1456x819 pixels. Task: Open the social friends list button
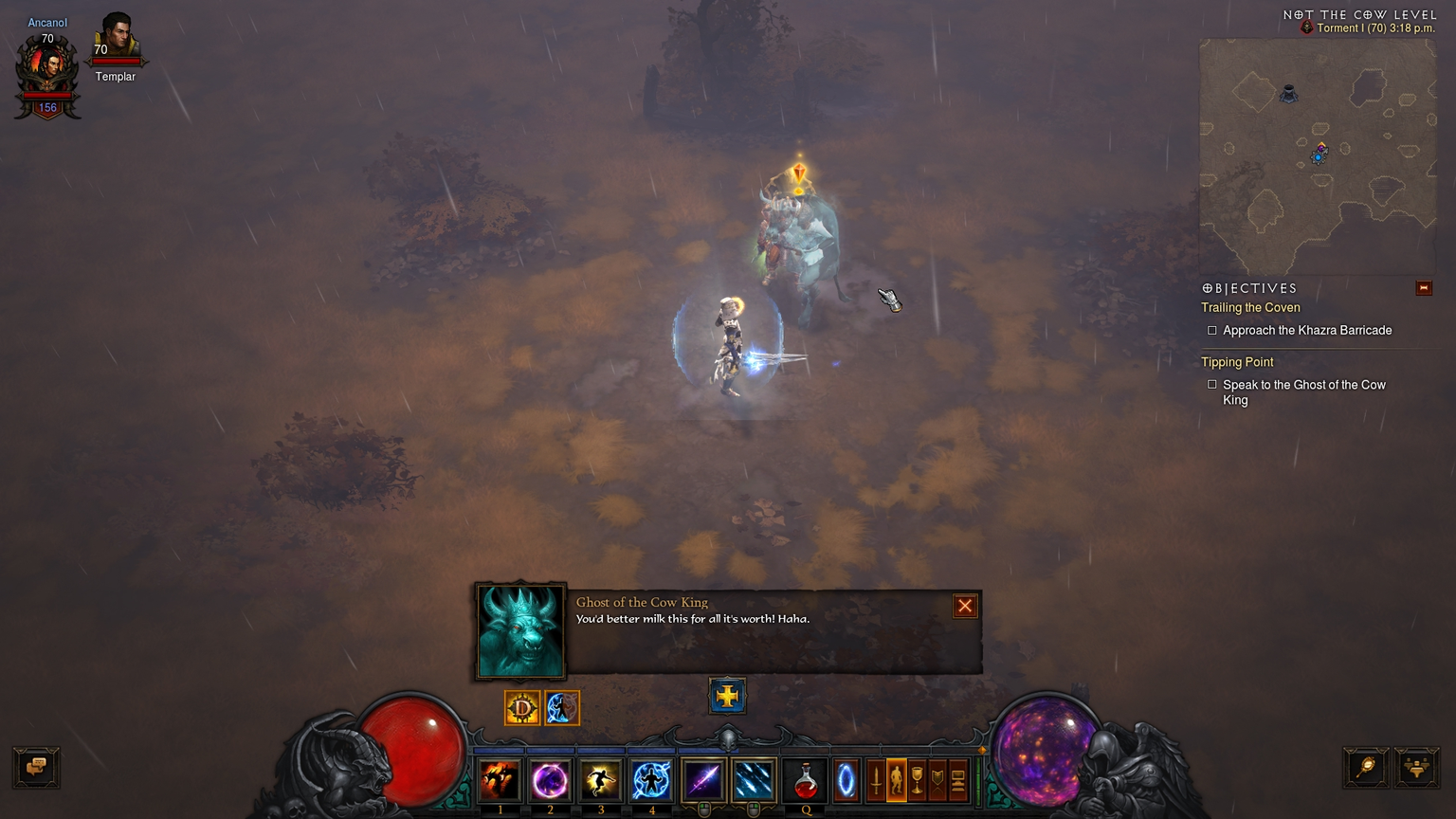(1416, 767)
